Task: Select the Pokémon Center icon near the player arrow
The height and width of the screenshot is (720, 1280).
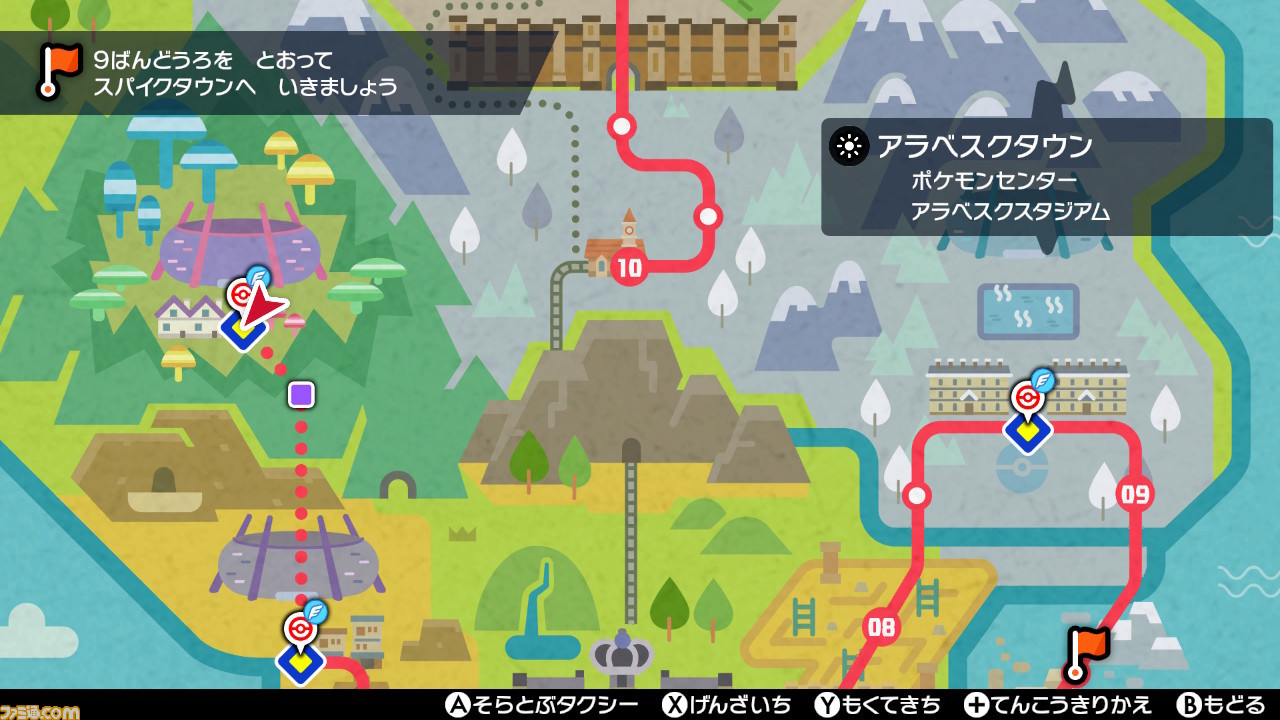Action: [x=243, y=295]
